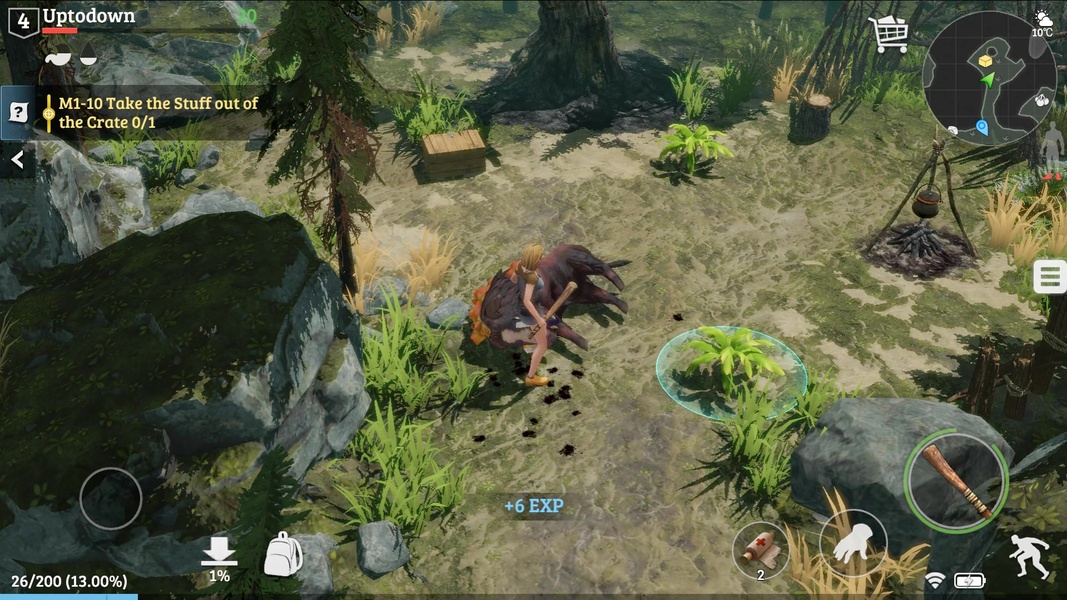The width and height of the screenshot is (1067, 600).
Task: Open the shop cart icon
Action: (888, 34)
